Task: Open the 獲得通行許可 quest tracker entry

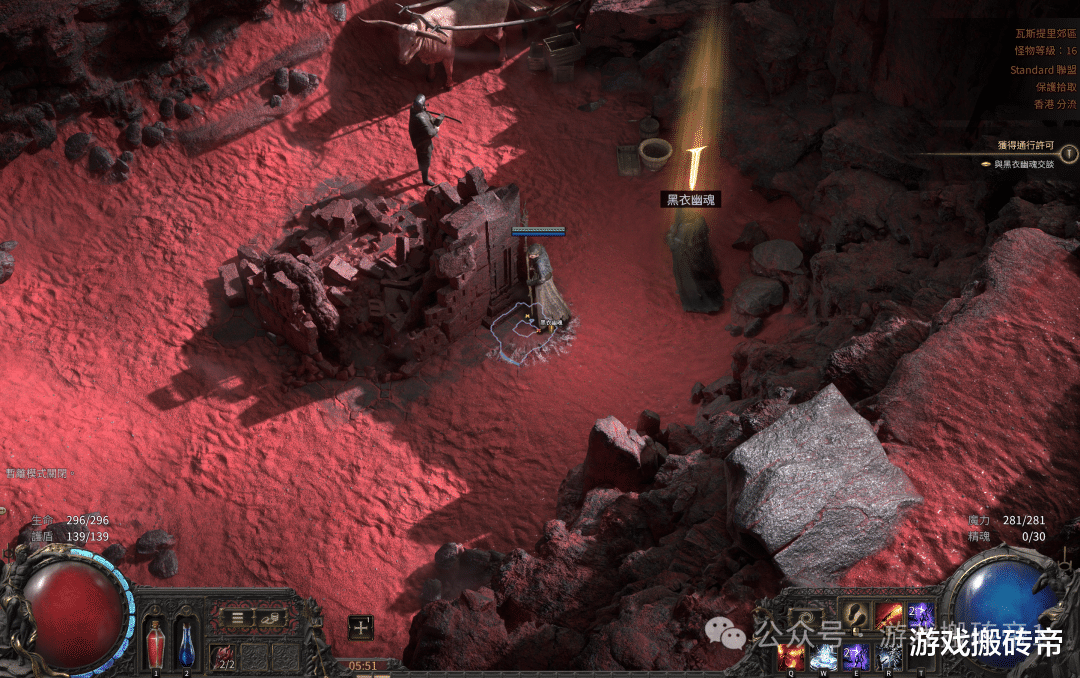Action: click(x=1017, y=146)
